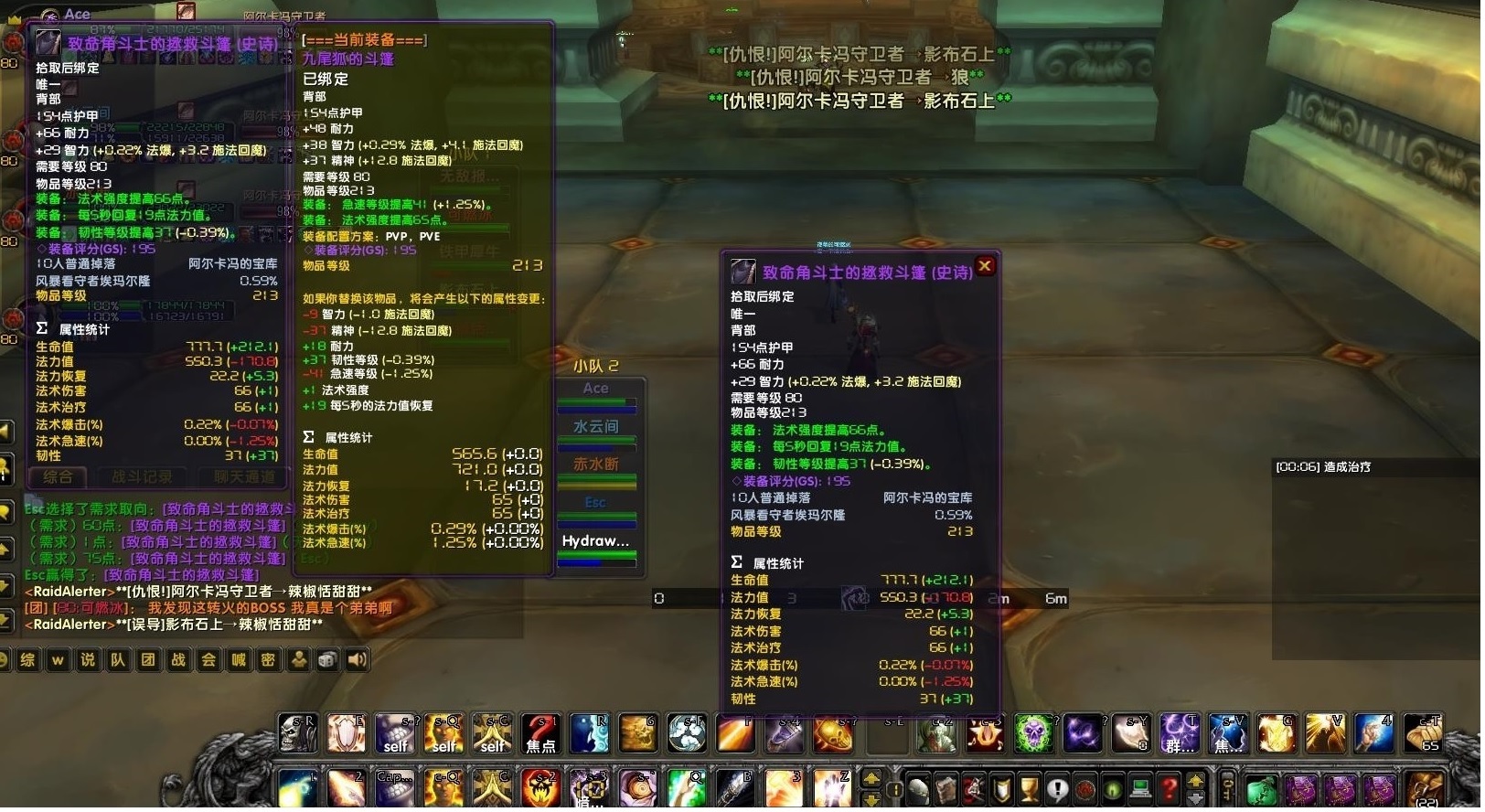The width and height of the screenshot is (1485, 812).
Task: Open raid chat with the 团 button
Action: pos(147,659)
